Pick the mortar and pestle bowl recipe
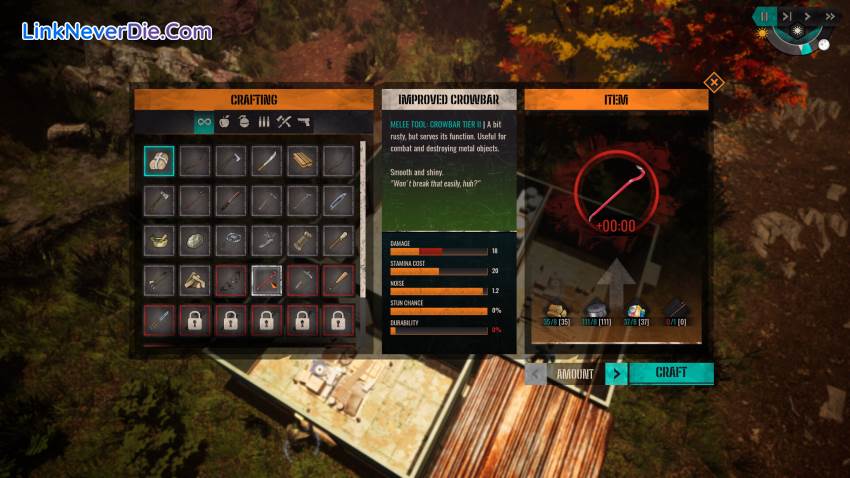 159,240
